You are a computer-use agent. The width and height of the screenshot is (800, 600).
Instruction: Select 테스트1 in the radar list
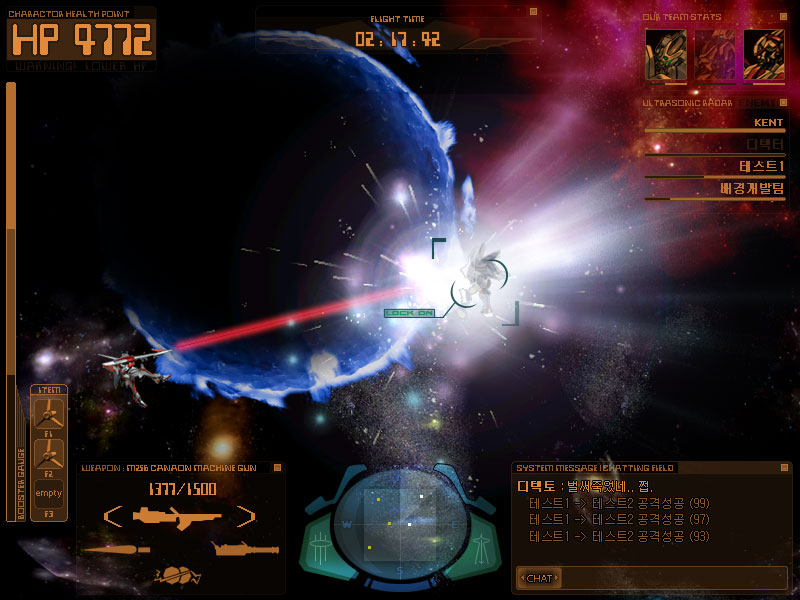pyautogui.click(x=762, y=166)
